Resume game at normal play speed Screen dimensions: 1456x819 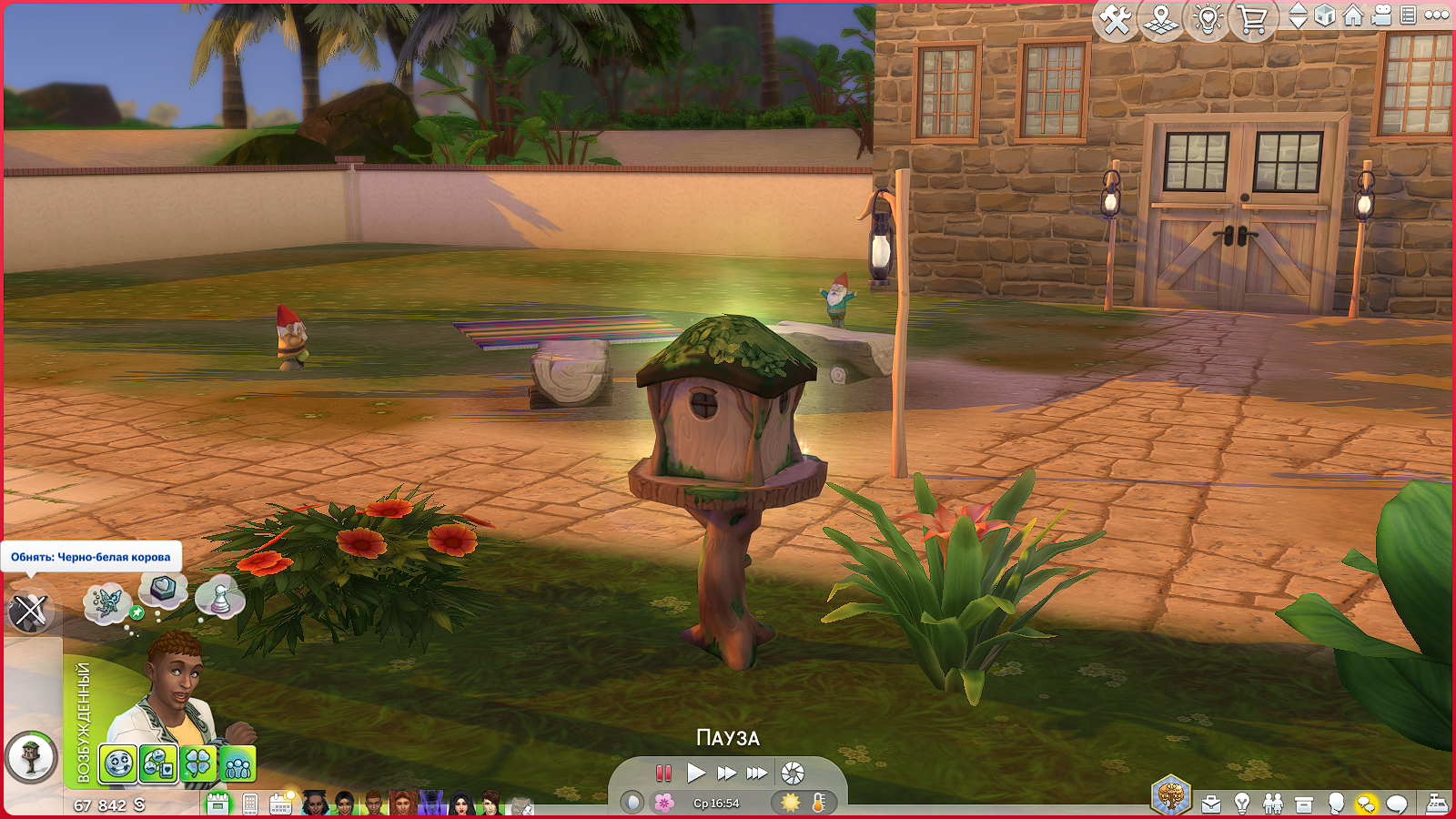click(x=696, y=773)
